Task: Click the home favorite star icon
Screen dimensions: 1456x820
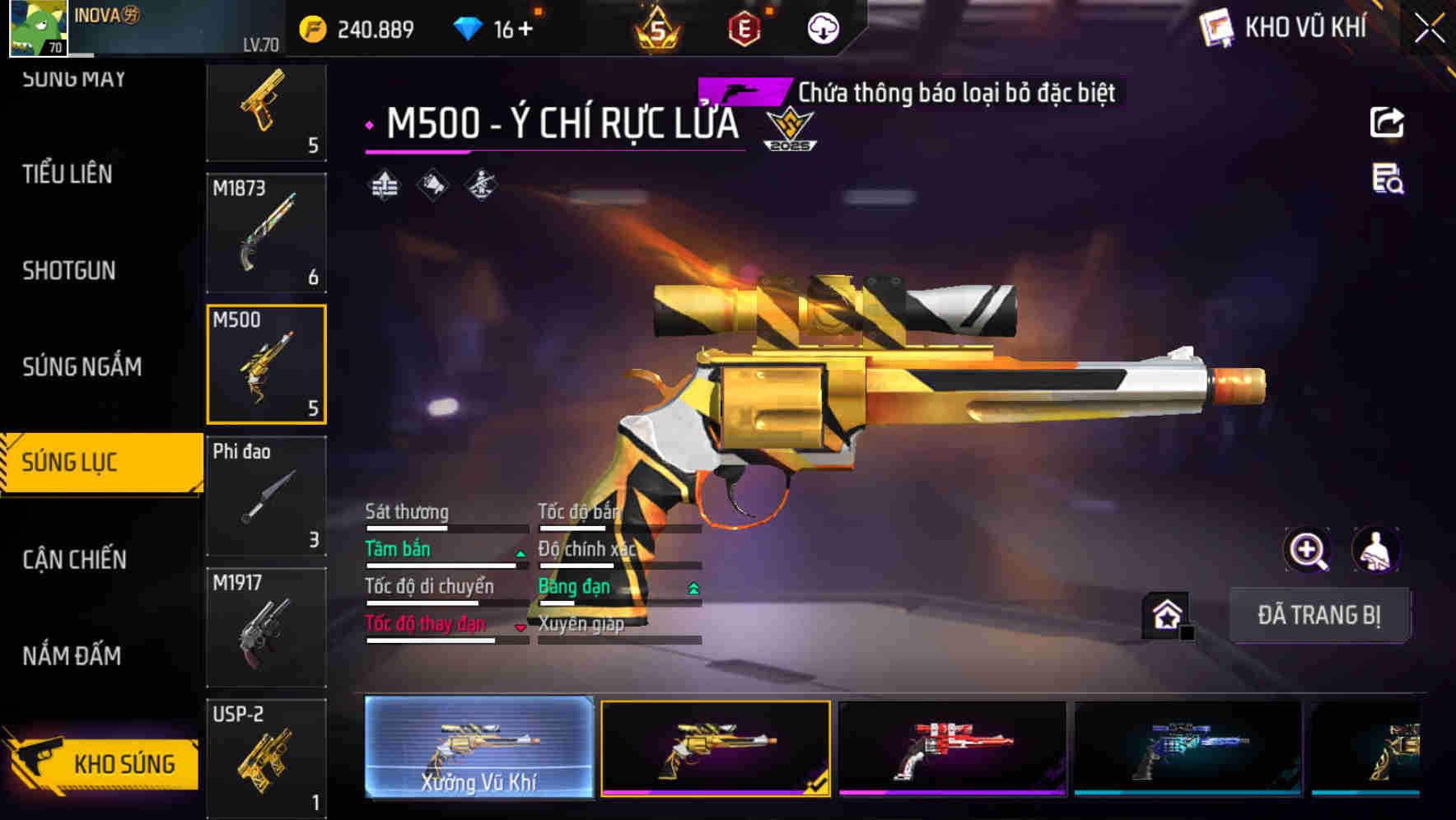Action: (1165, 613)
